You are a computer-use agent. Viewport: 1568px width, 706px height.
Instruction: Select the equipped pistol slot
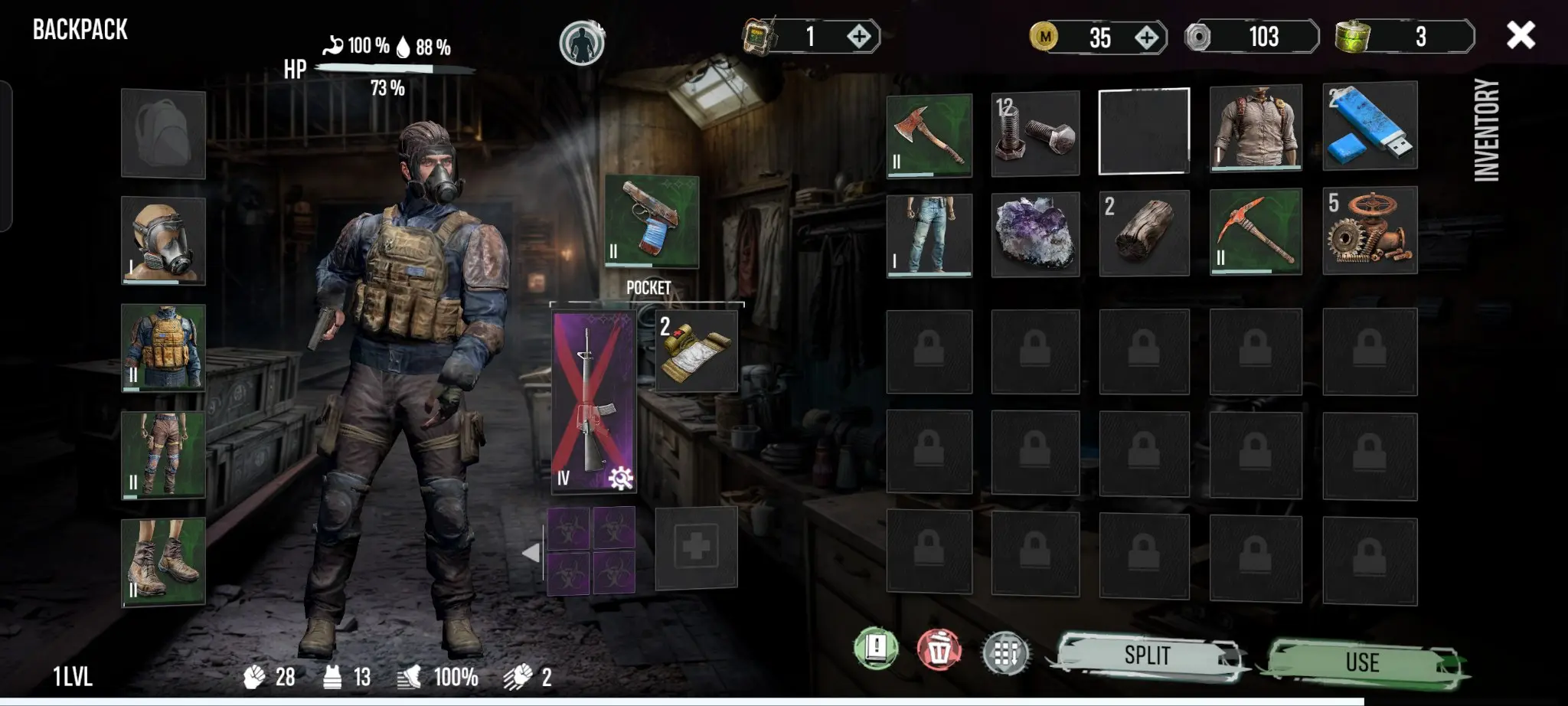pyautogui.click(x=652, y=221)
